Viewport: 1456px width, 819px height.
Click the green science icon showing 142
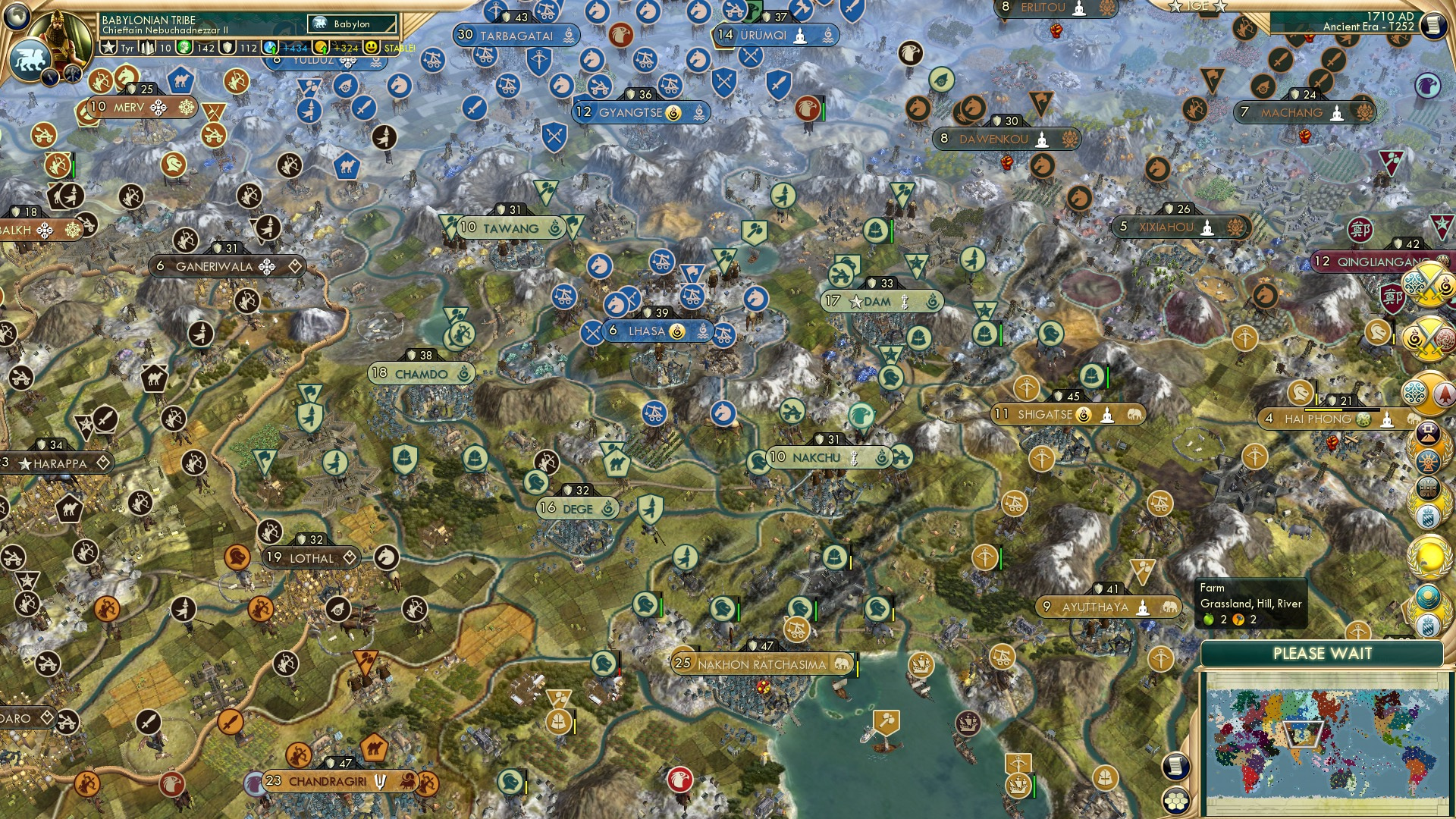click(184, 47)
